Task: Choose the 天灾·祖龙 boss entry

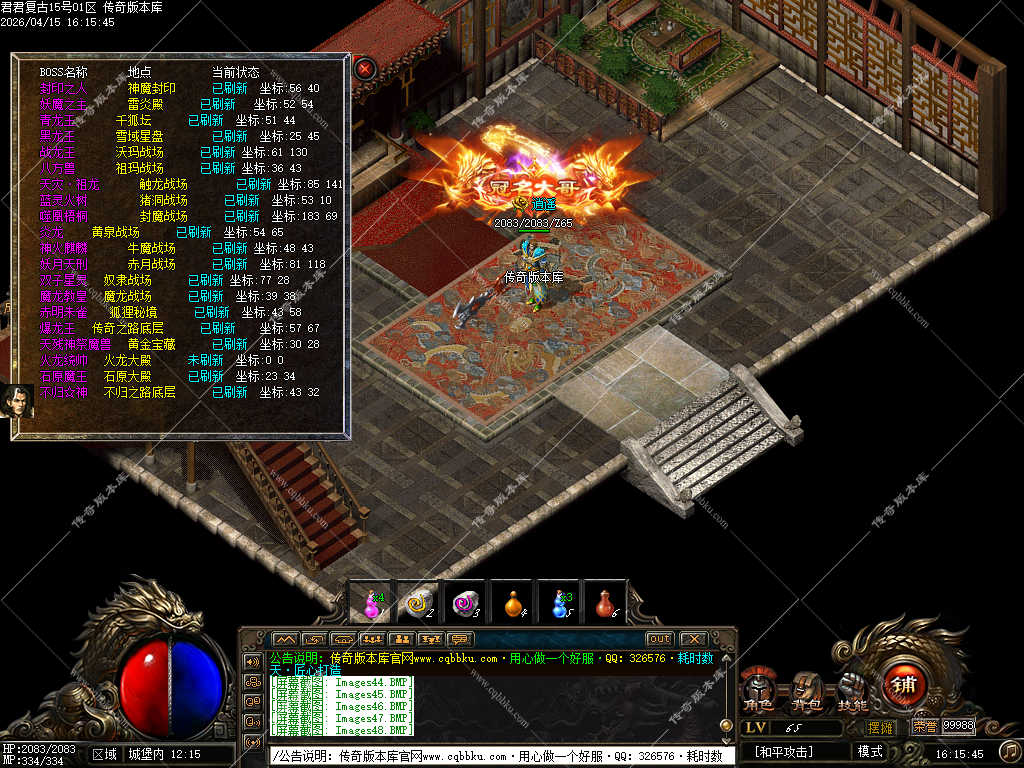Action: tap(70, 184)
